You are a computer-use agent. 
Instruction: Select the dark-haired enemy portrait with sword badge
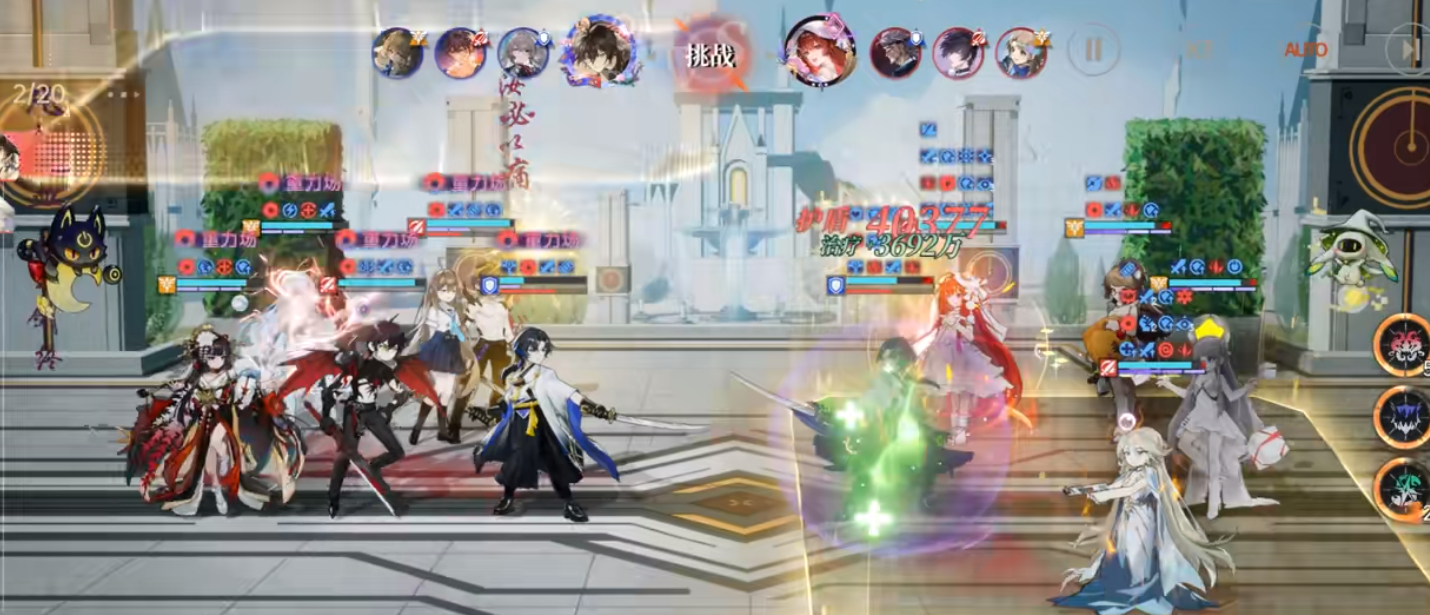(x=958, y=52)
